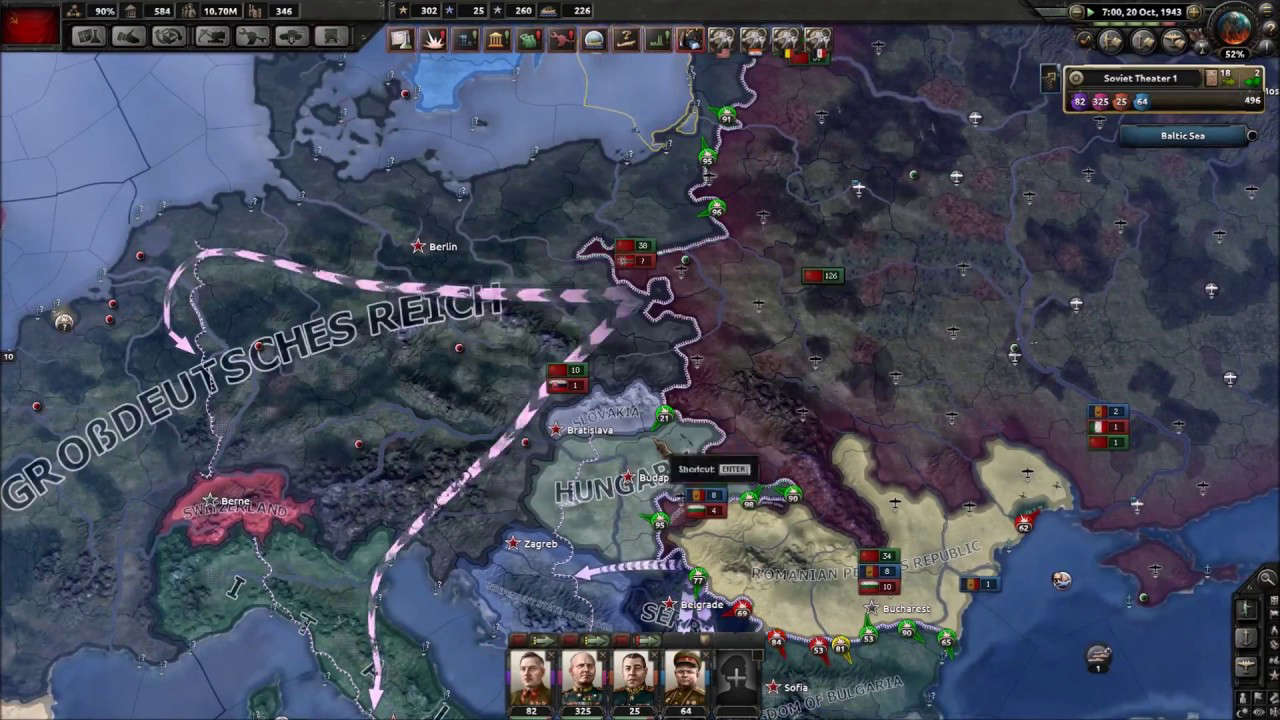Open the politics tab (bank building icon)
The width and height of the screenshot is (1280, 720).
tap(497, 38)
